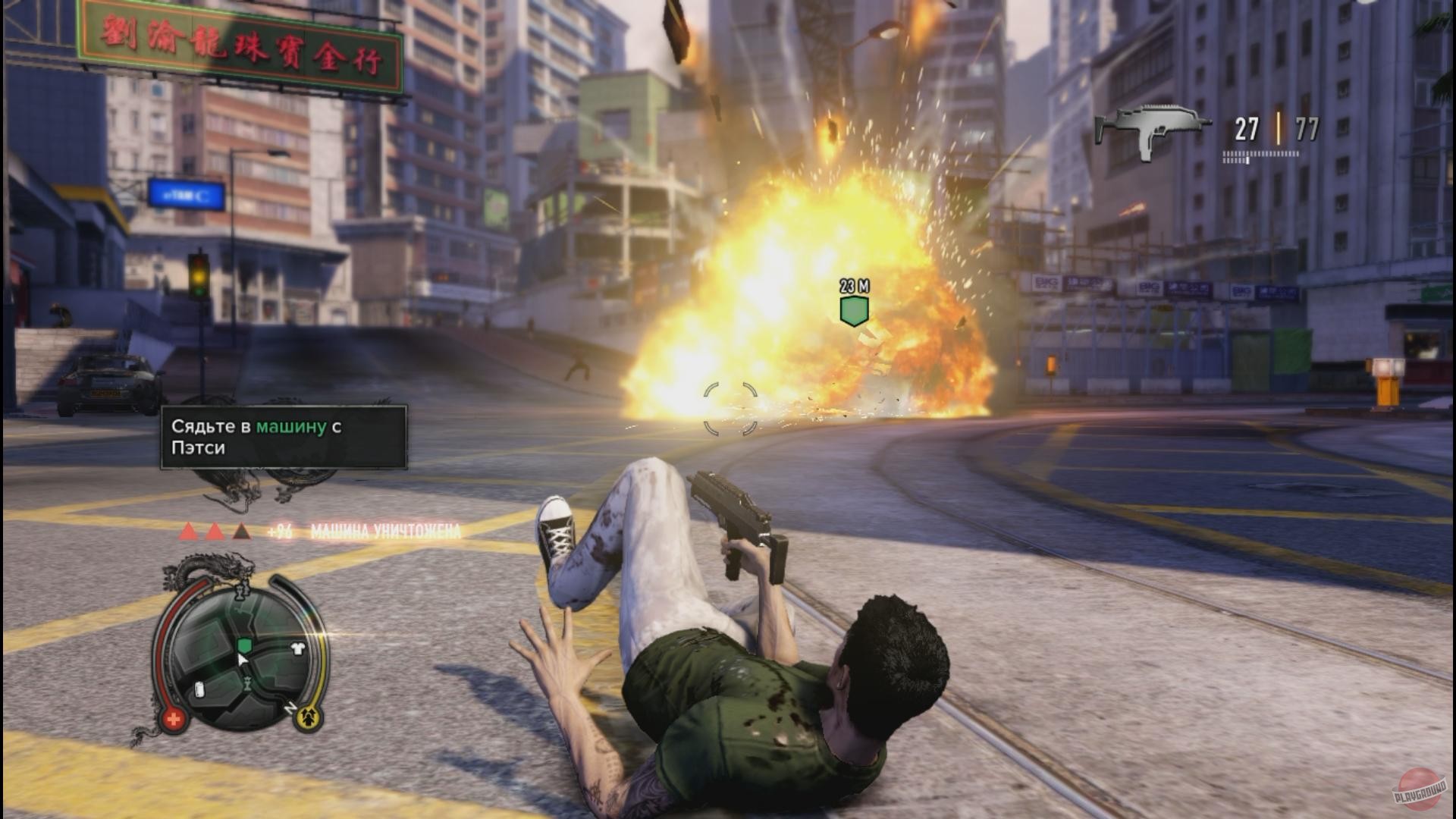Click the green shield objective marker on minimap
The height and width of the screenshot is (819, 1456).
244,645
